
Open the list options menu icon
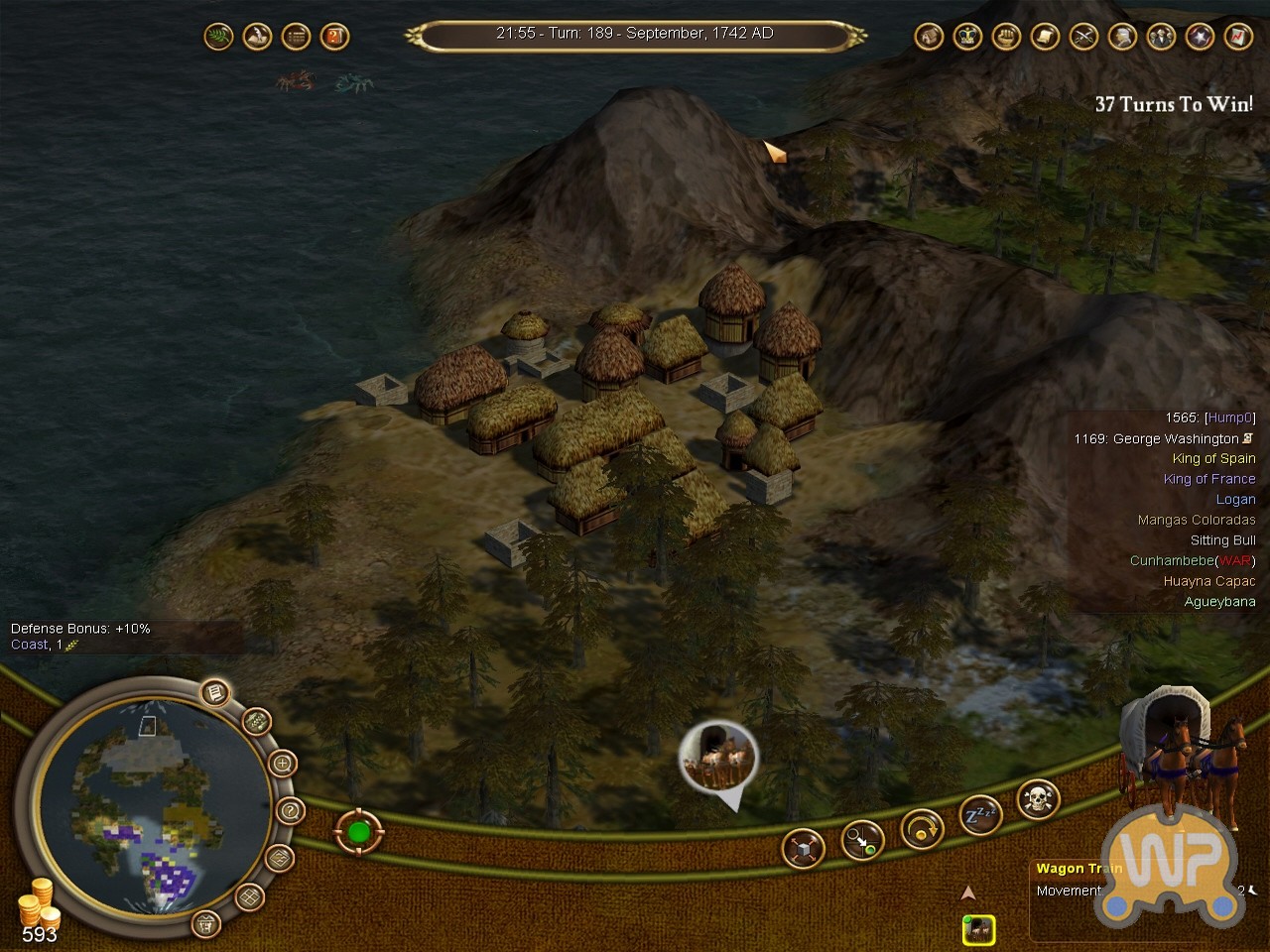click(x=296, y=38)
